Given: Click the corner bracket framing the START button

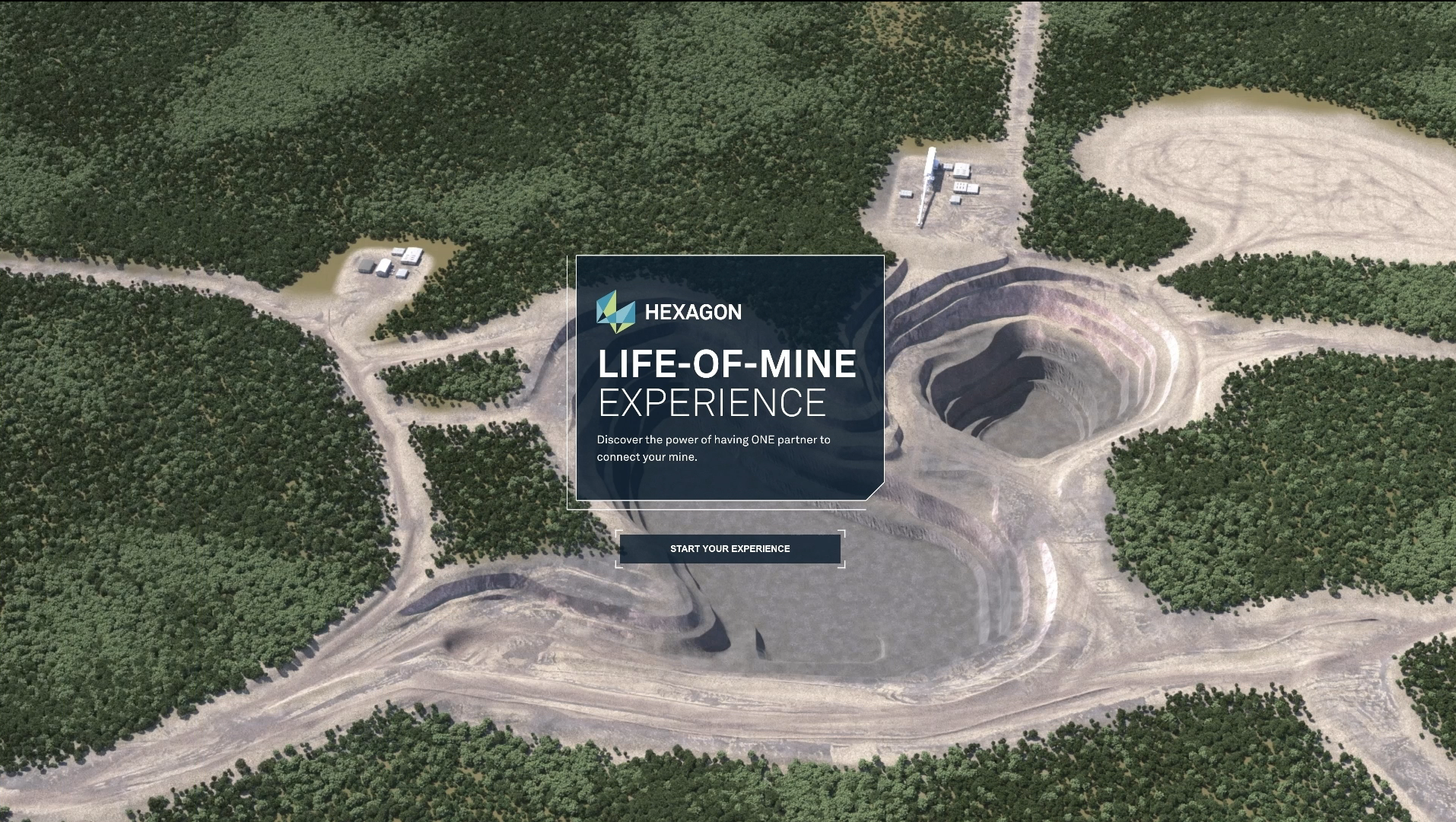Looking at the screenshot, I should [x=618, y=531].
